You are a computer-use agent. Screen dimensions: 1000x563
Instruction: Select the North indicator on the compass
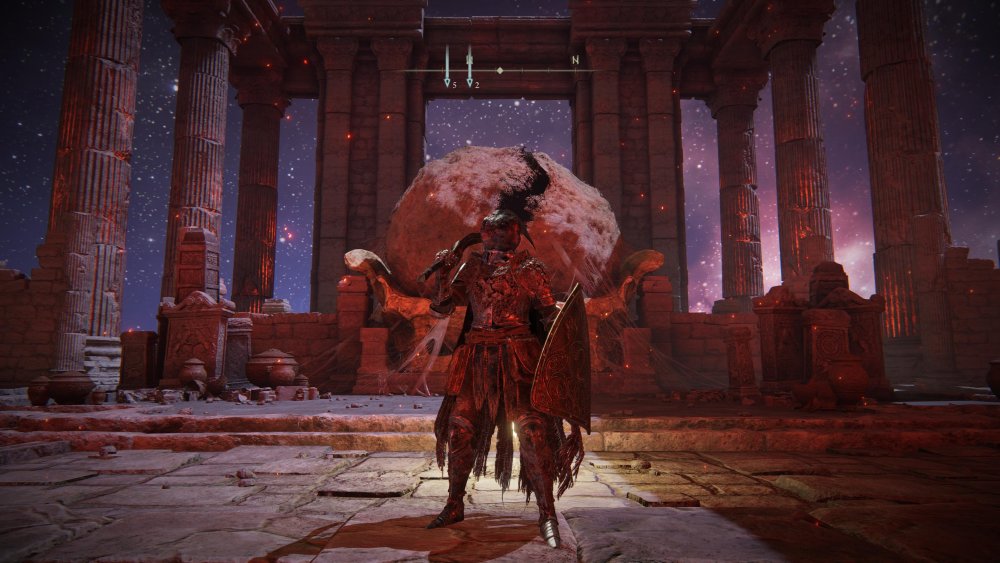[x=575, y=60]
